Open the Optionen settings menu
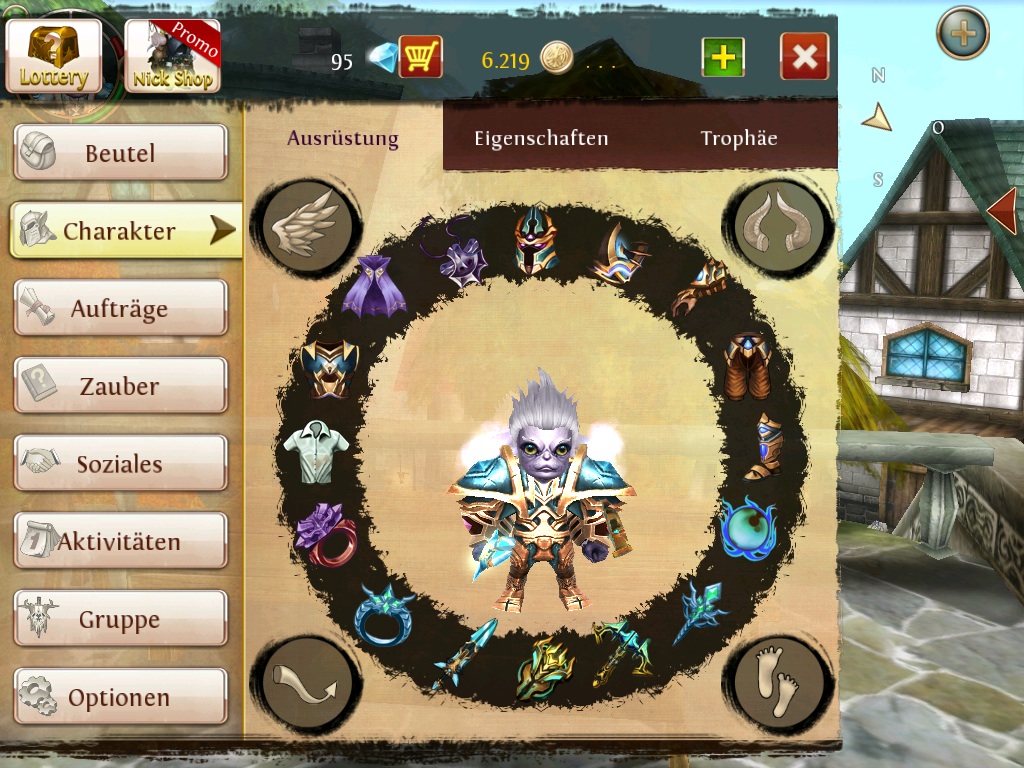Image resolution: width=1024 pixels, height=768 pixels. point(120,697)
